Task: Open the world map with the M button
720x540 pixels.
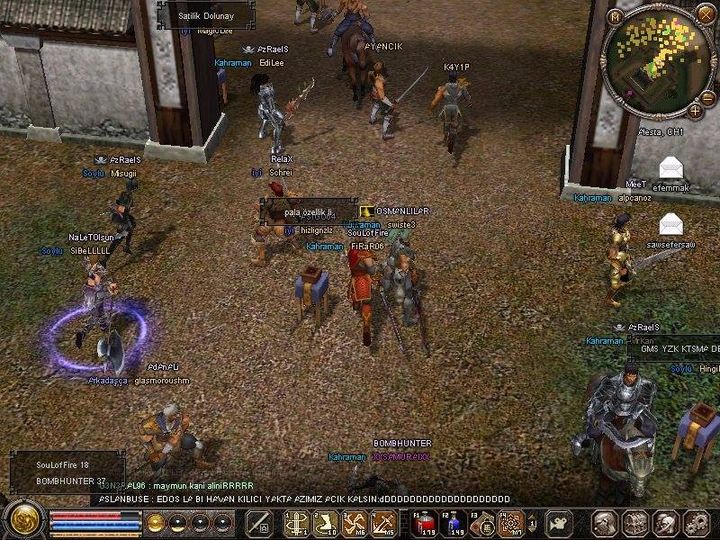Action: pyautogui.click(x=615, y=16)
